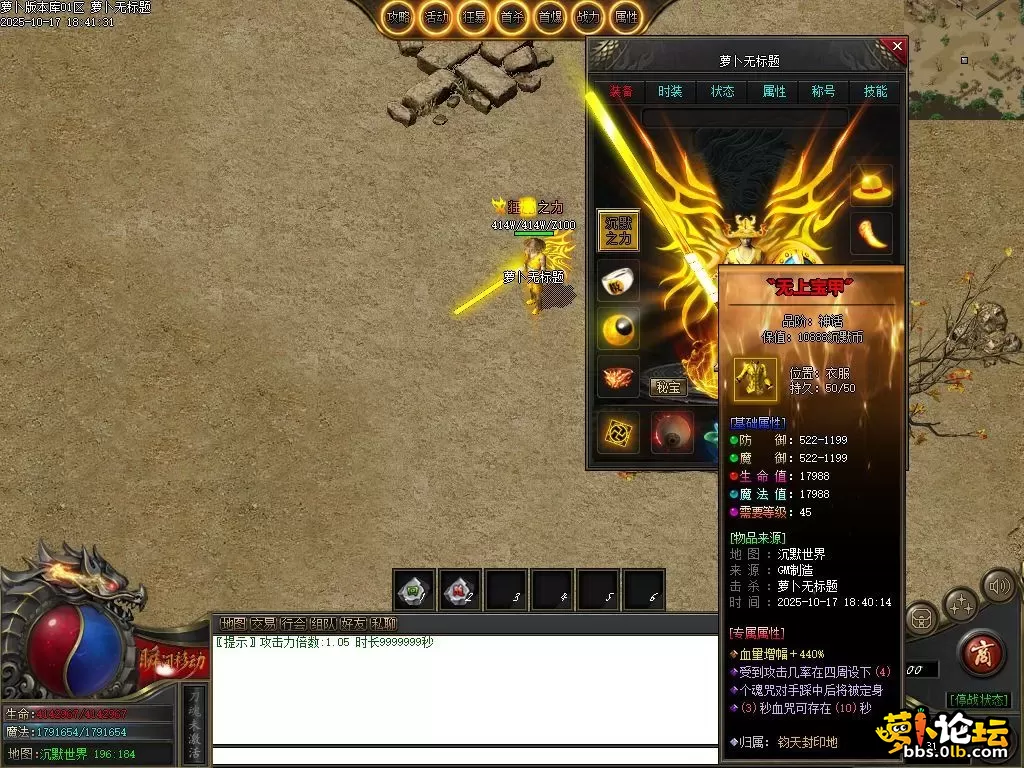
Task: Click the 沉默之力 equipment slot
Action: pyautogui.click(x=618, y=230)
